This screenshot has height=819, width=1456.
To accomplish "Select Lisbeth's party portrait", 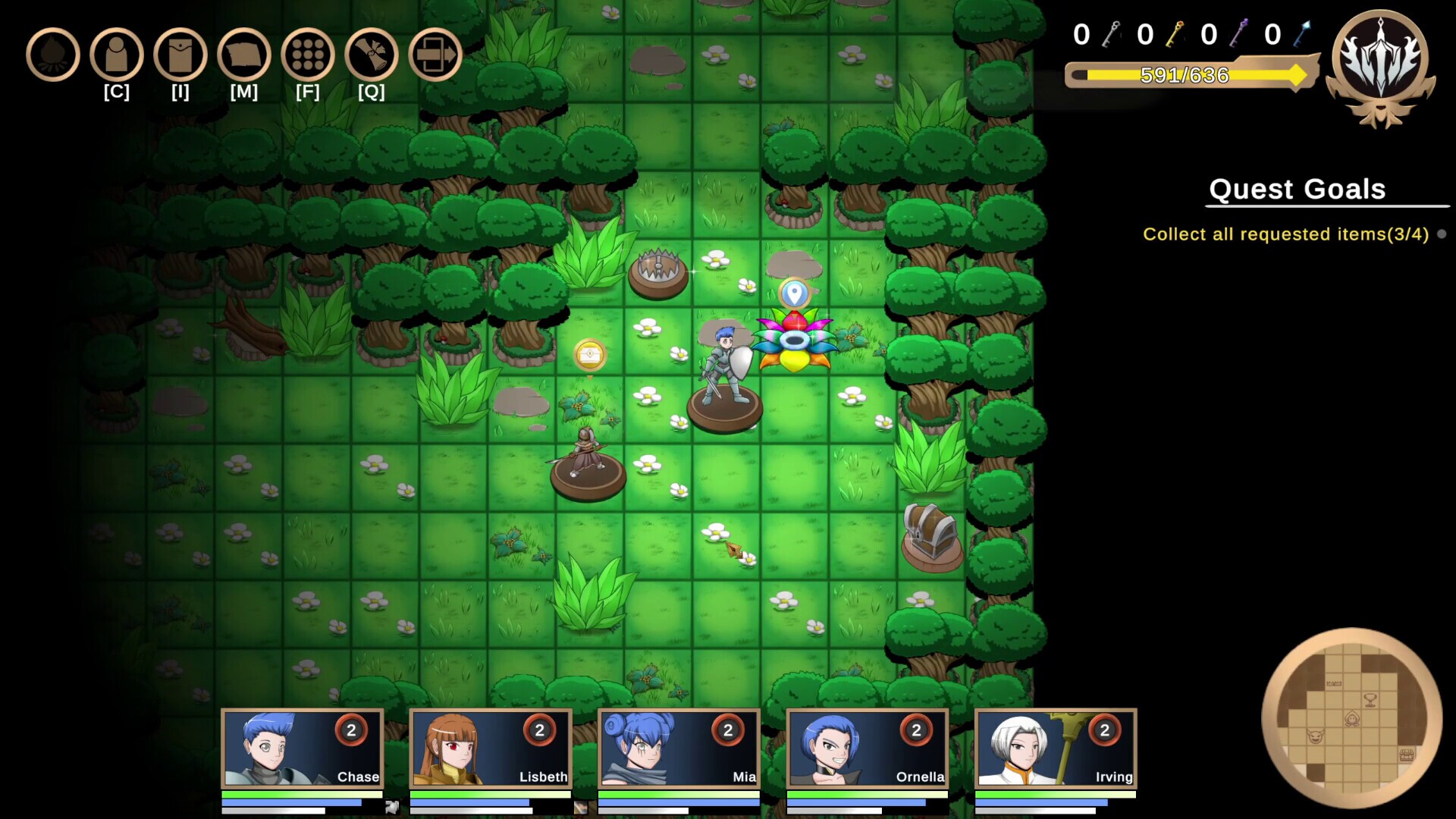I will (489, 749).
